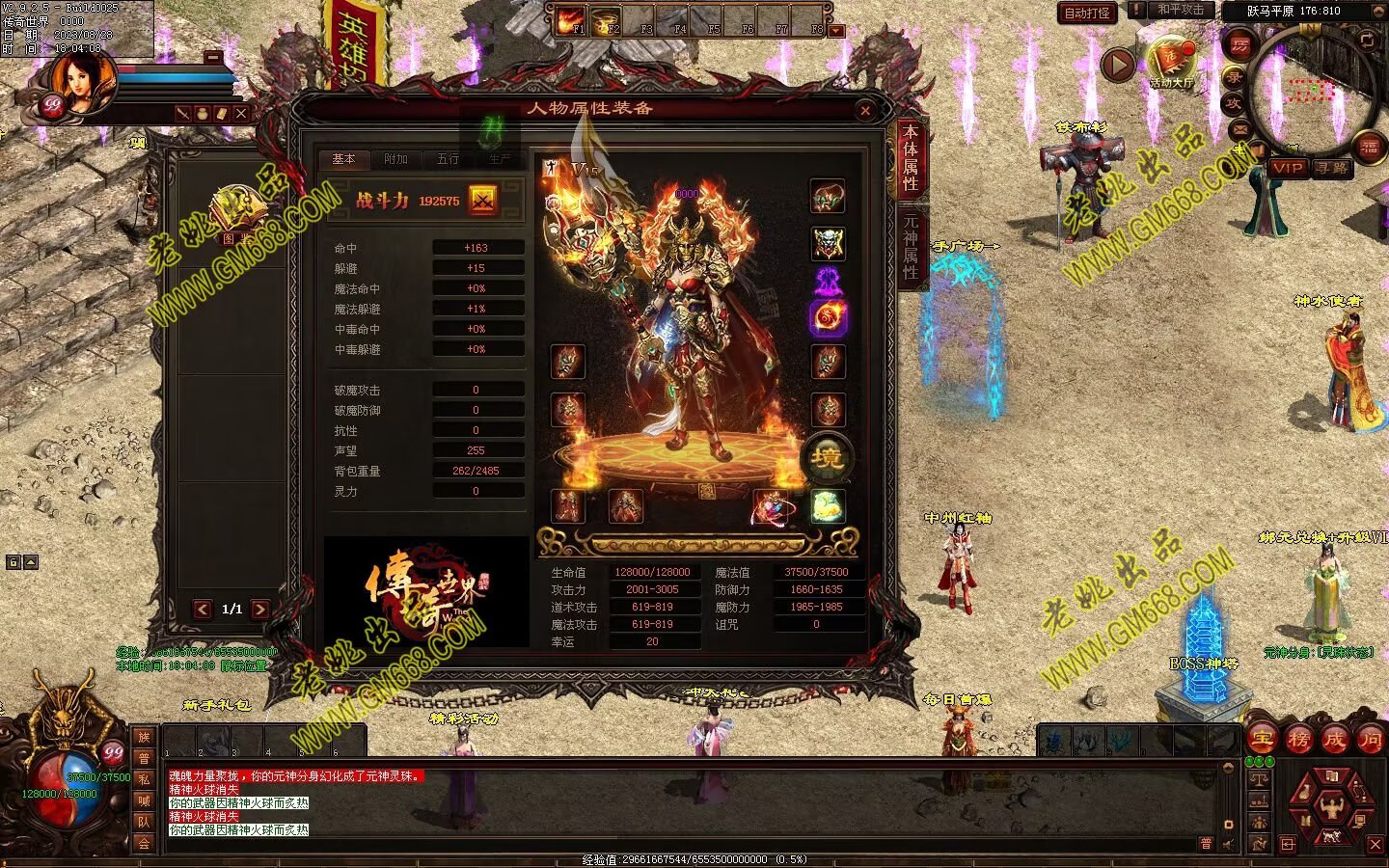
Task: Open the 活动大厅 event hall icon
Action: [x=1170, y=63]
